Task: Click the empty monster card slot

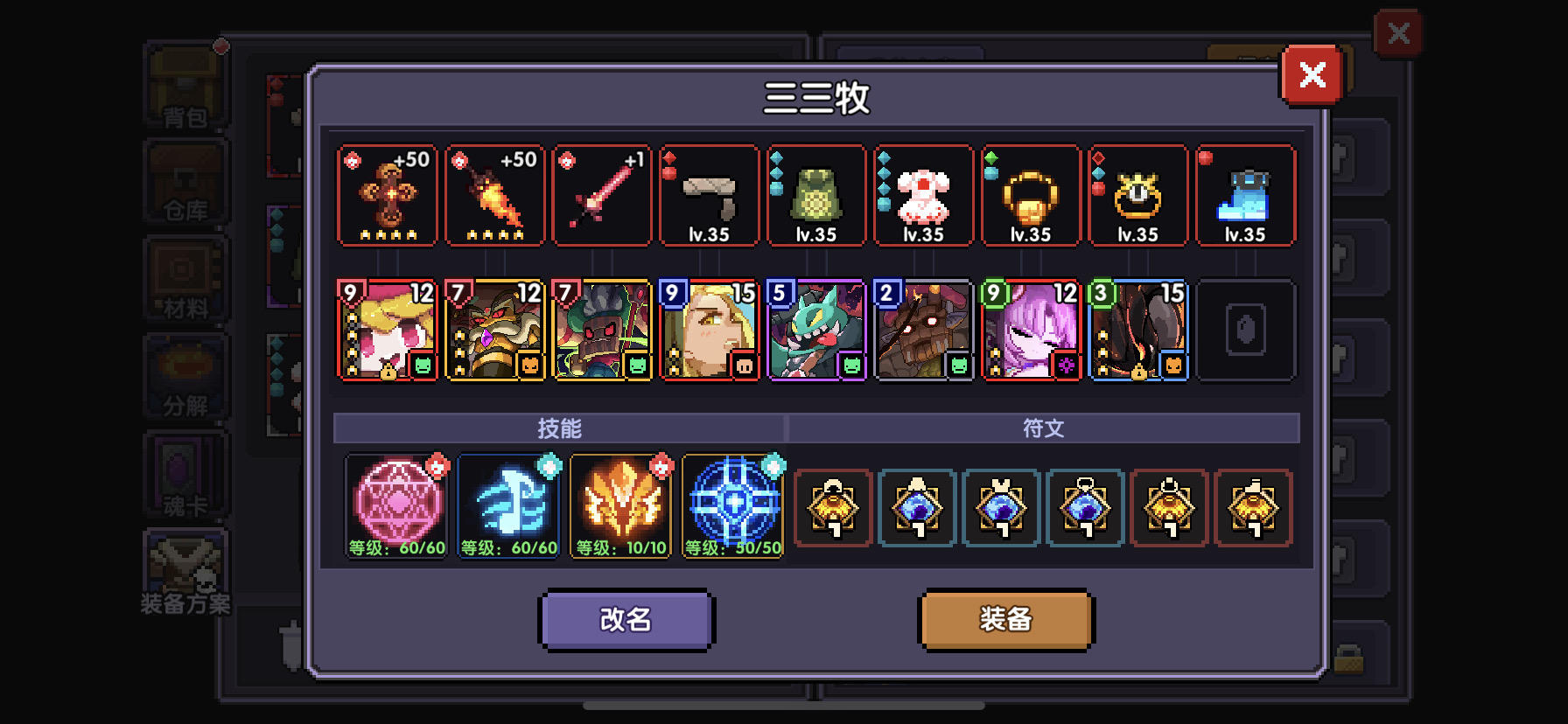Action: pyautogui.click(x=1246, y=330)
